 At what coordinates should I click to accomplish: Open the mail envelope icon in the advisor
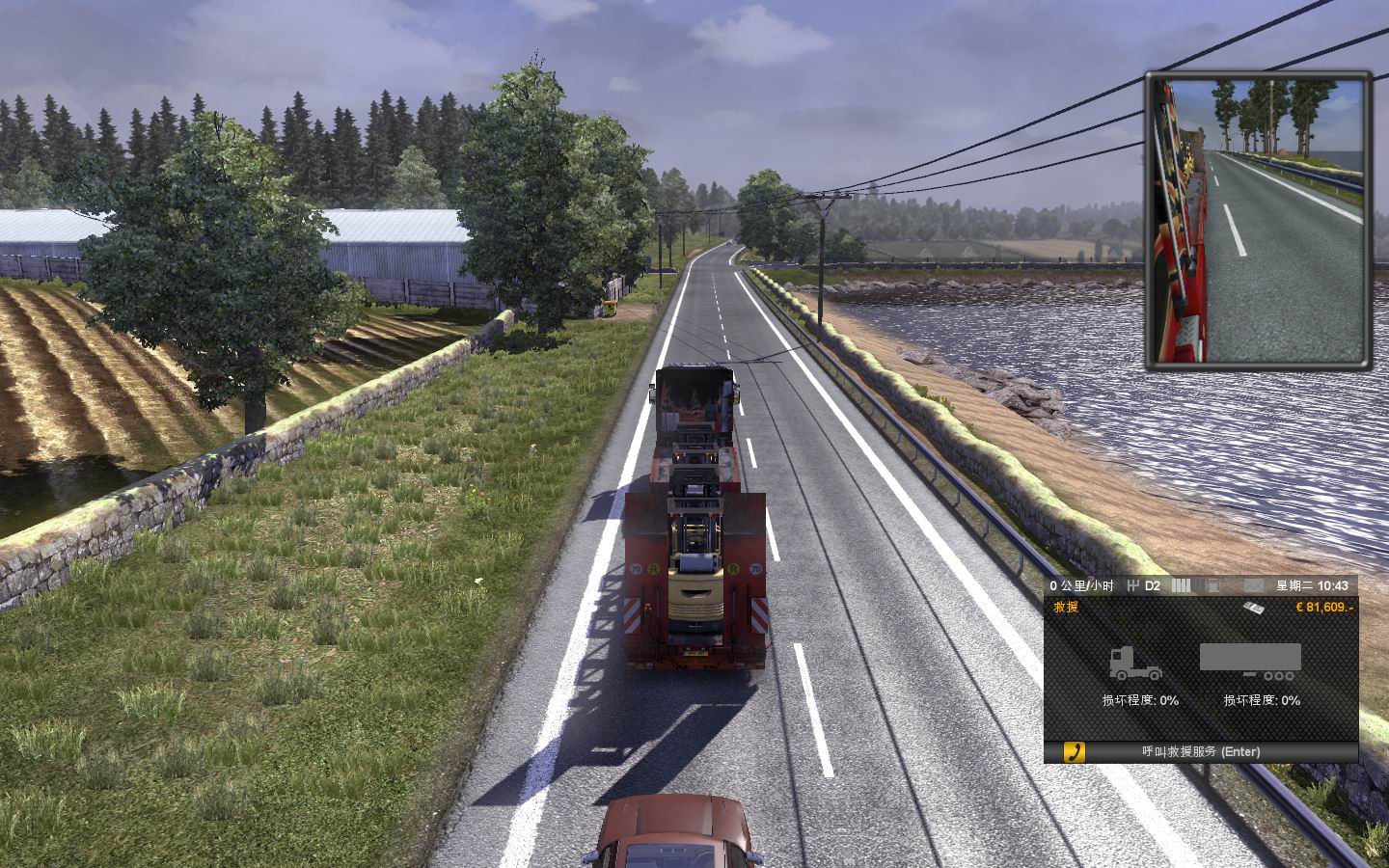pos(1253,585)
